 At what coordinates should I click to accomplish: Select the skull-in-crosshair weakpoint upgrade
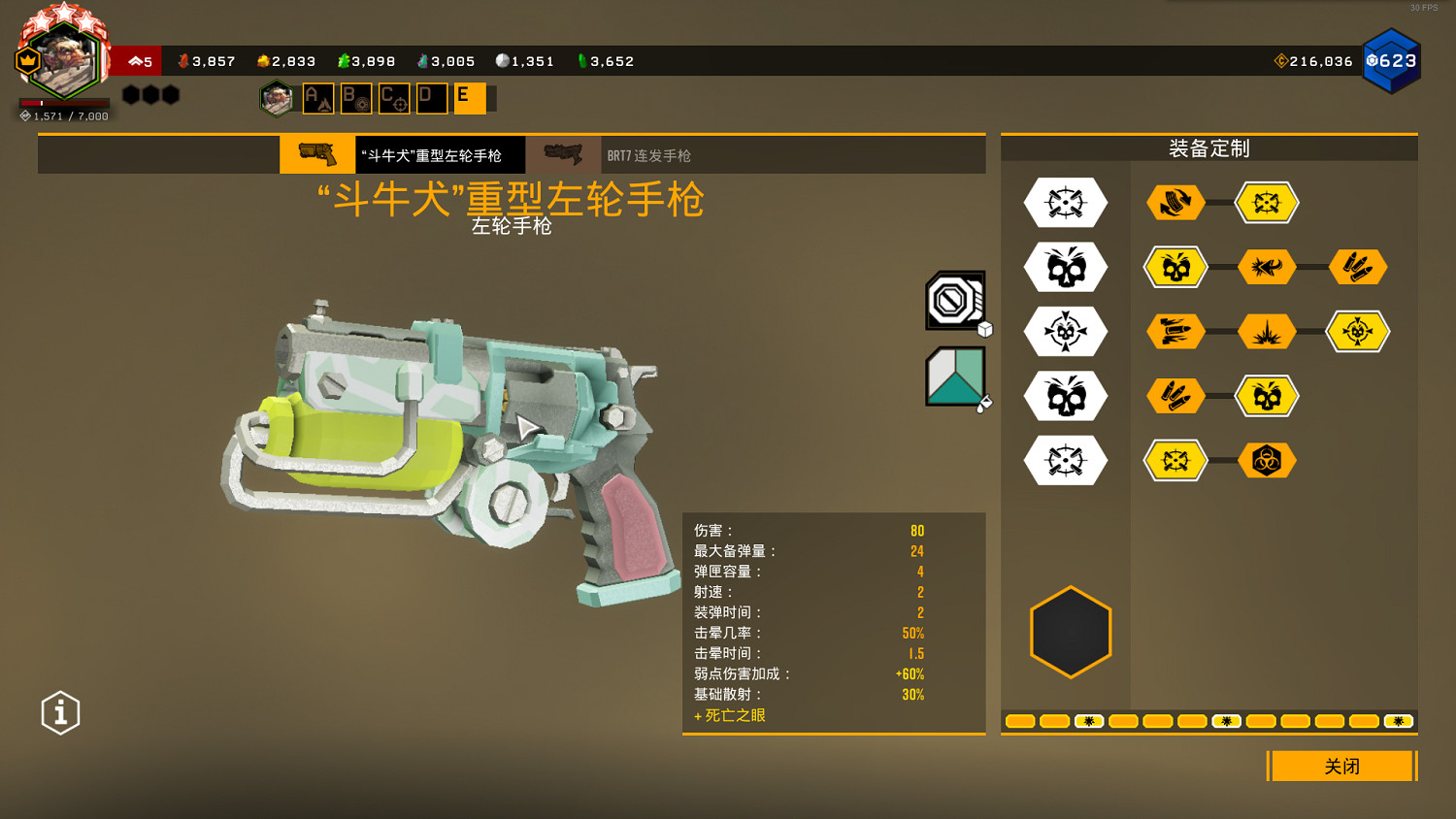click(1358, 332)
